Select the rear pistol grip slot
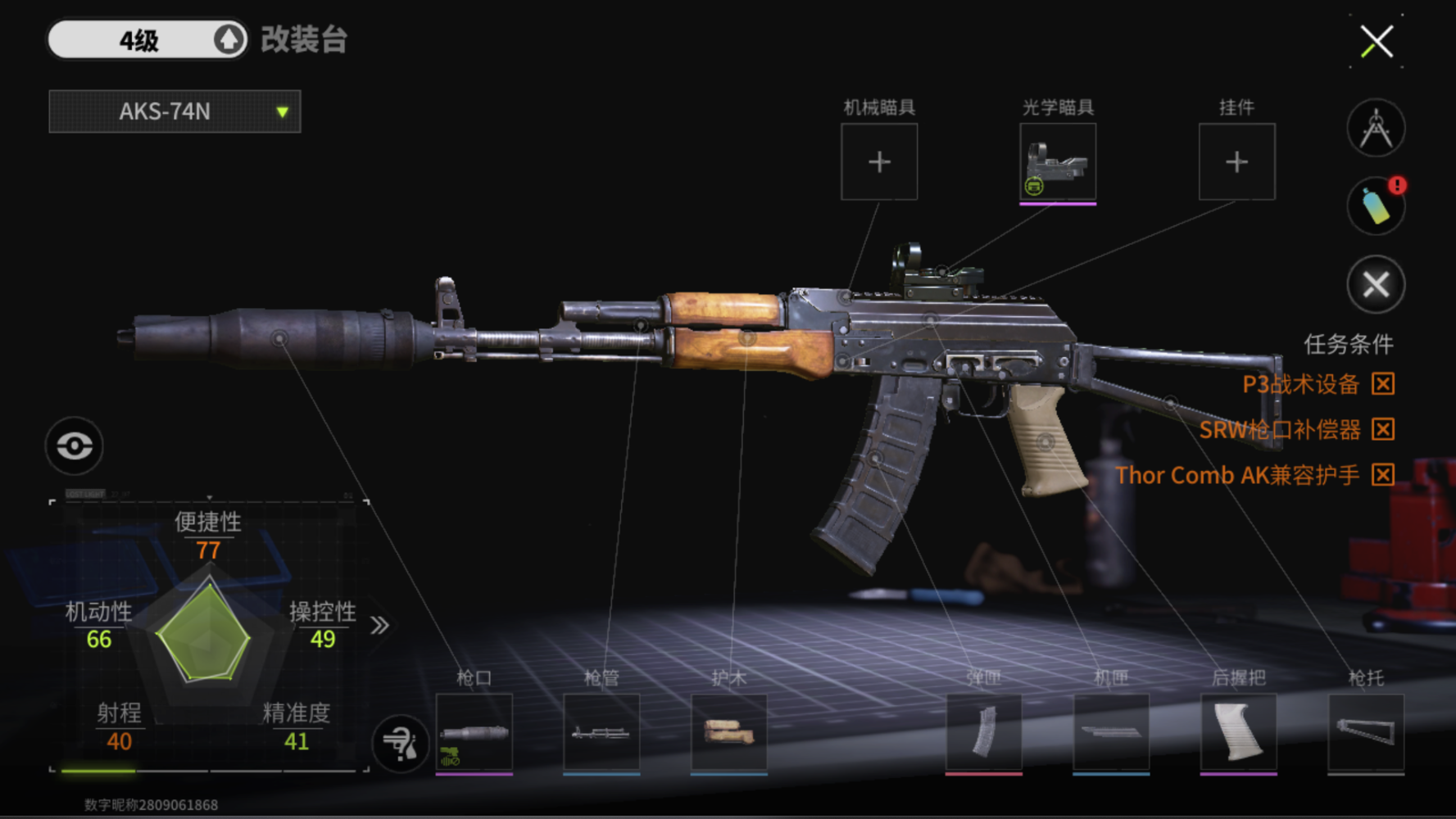Screen dimensions: 1456x819 (1238, 732)
